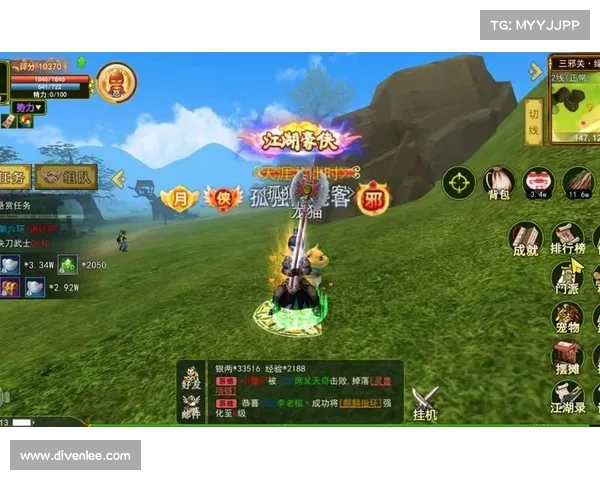Open the 背包 backpack
This screenshot has height=480, width=600.
pyautogui.click(x=498, y=182)
